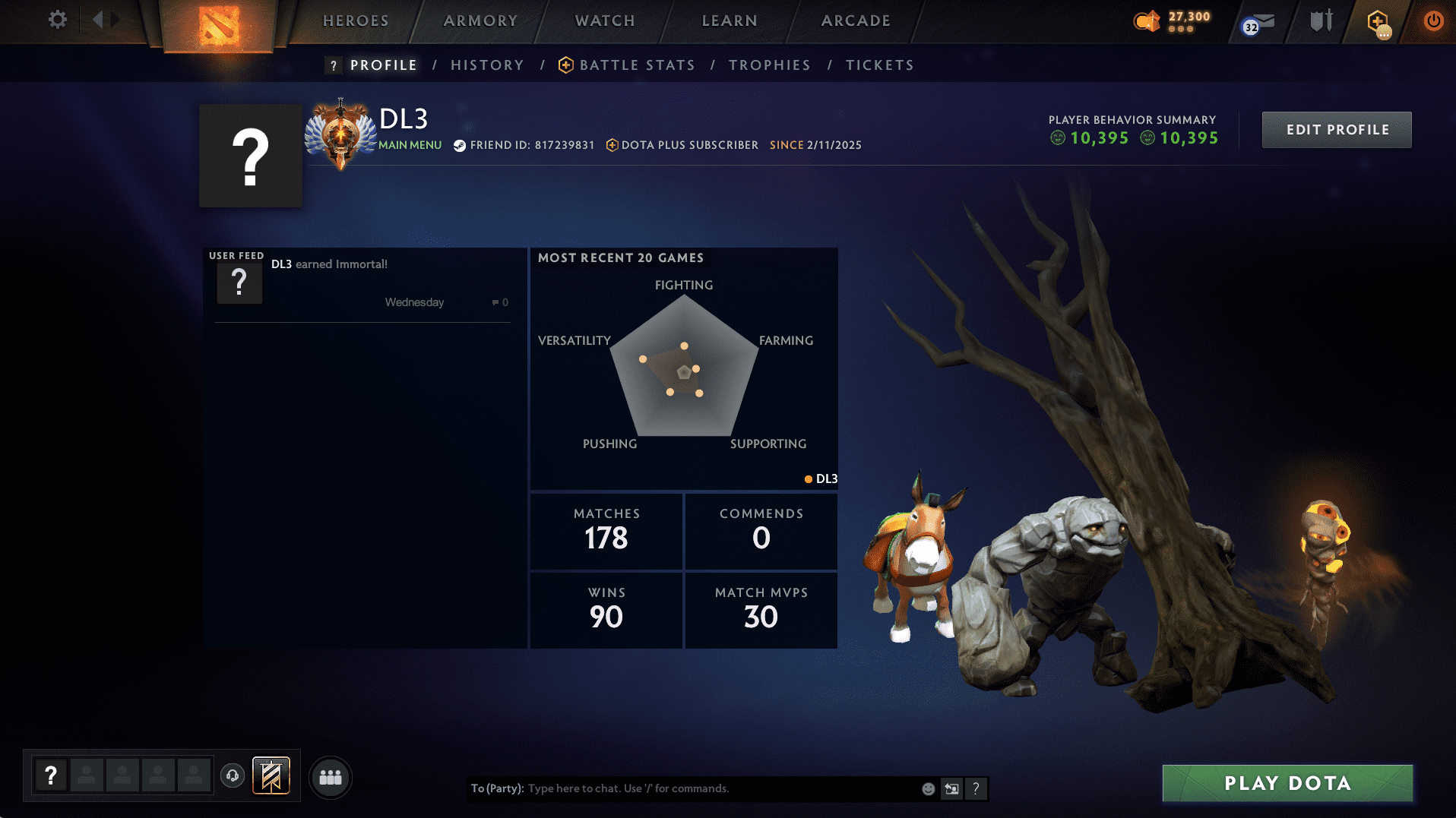Click the party chat input field
The height and width of the screenshot is (818, 1456).
click(684, 788)
